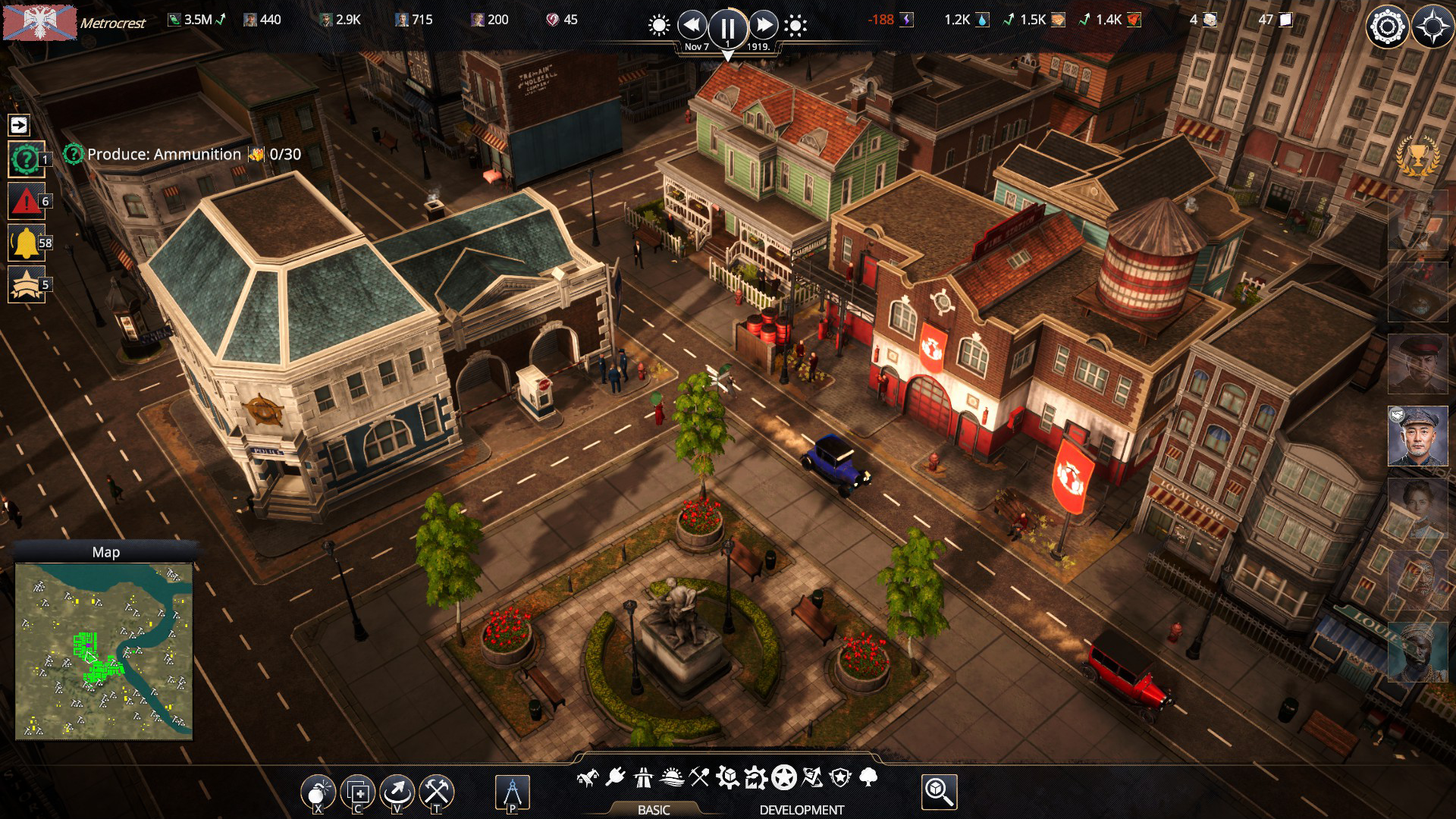
Task: Click the golden trophy achievements icon
Action: coord(1417,157)
